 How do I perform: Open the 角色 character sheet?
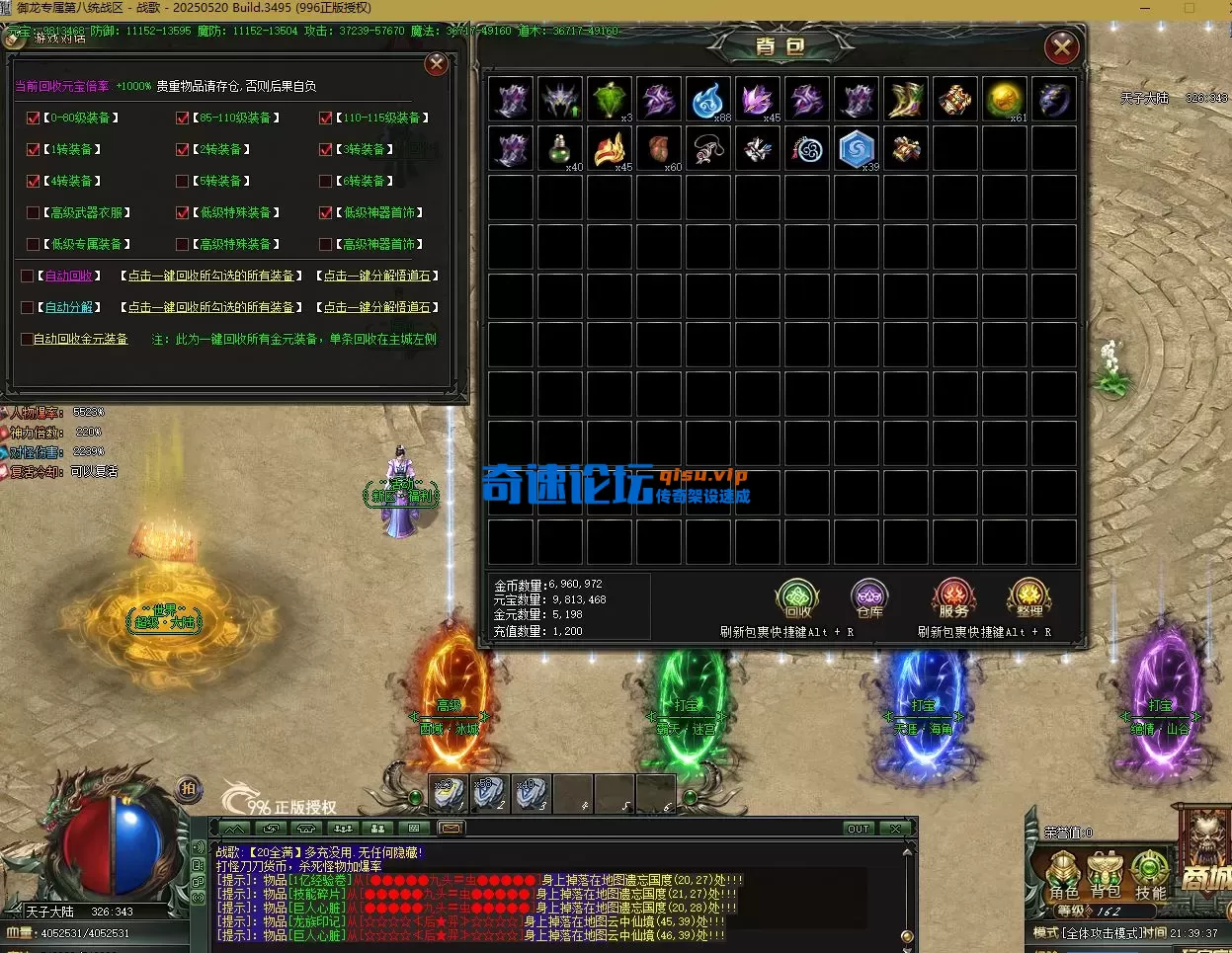point(1063,875)
